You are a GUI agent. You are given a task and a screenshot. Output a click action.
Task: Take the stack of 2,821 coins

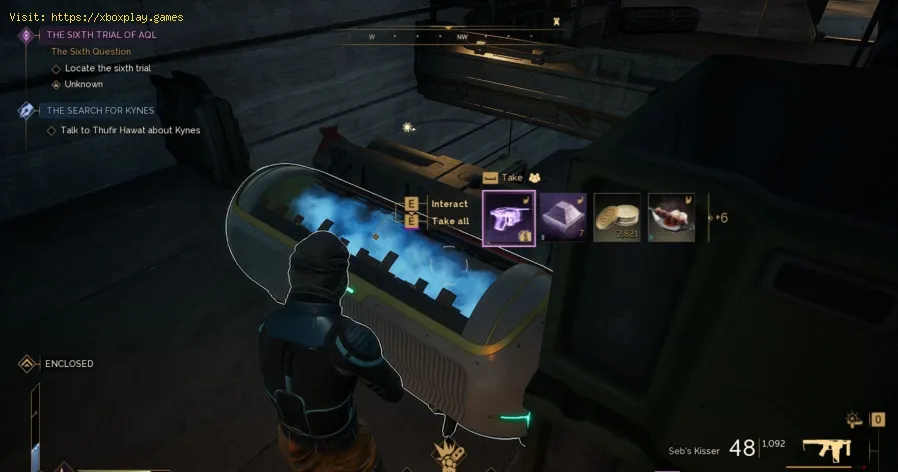[617, 218]
